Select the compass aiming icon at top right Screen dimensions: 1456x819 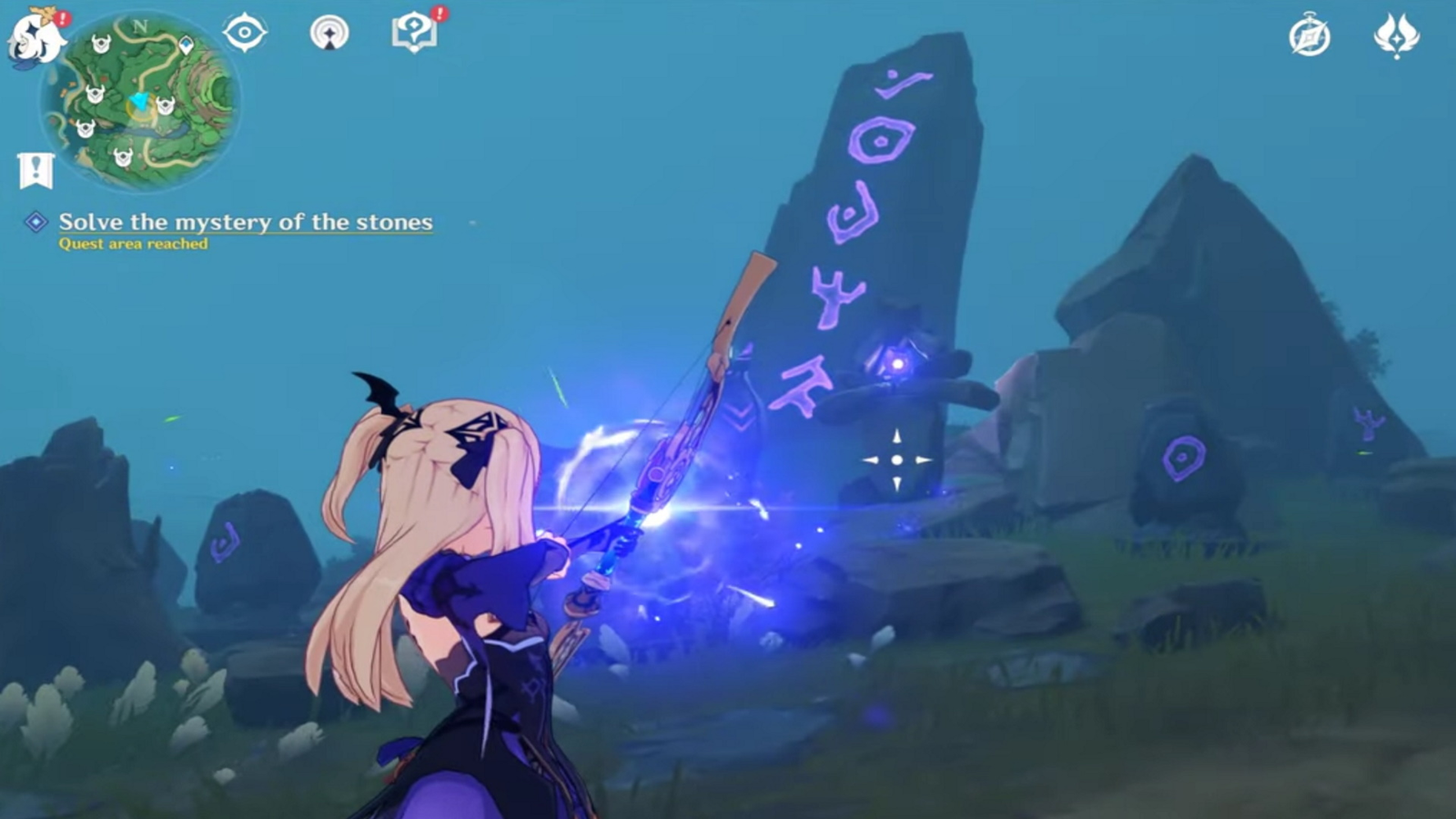1308,34
